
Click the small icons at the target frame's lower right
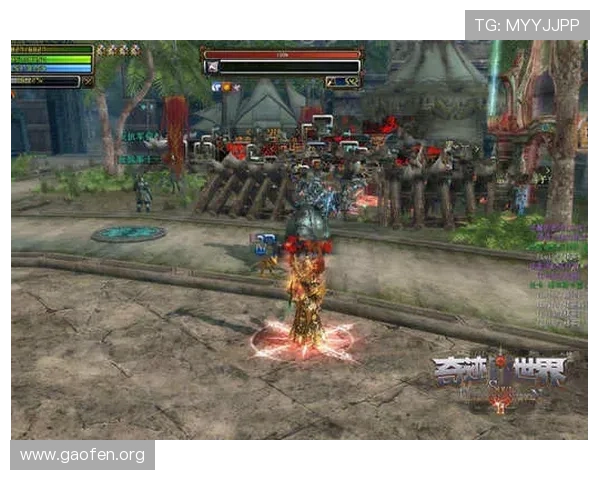(342, 81)
